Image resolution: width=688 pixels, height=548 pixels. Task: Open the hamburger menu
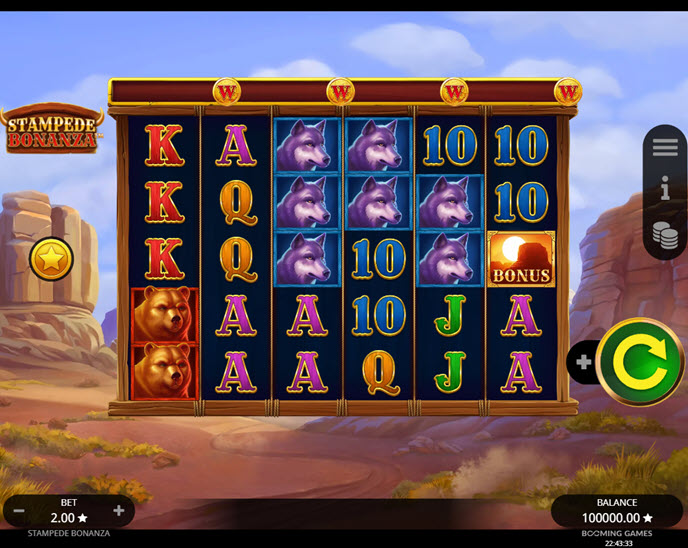[665, 147]
